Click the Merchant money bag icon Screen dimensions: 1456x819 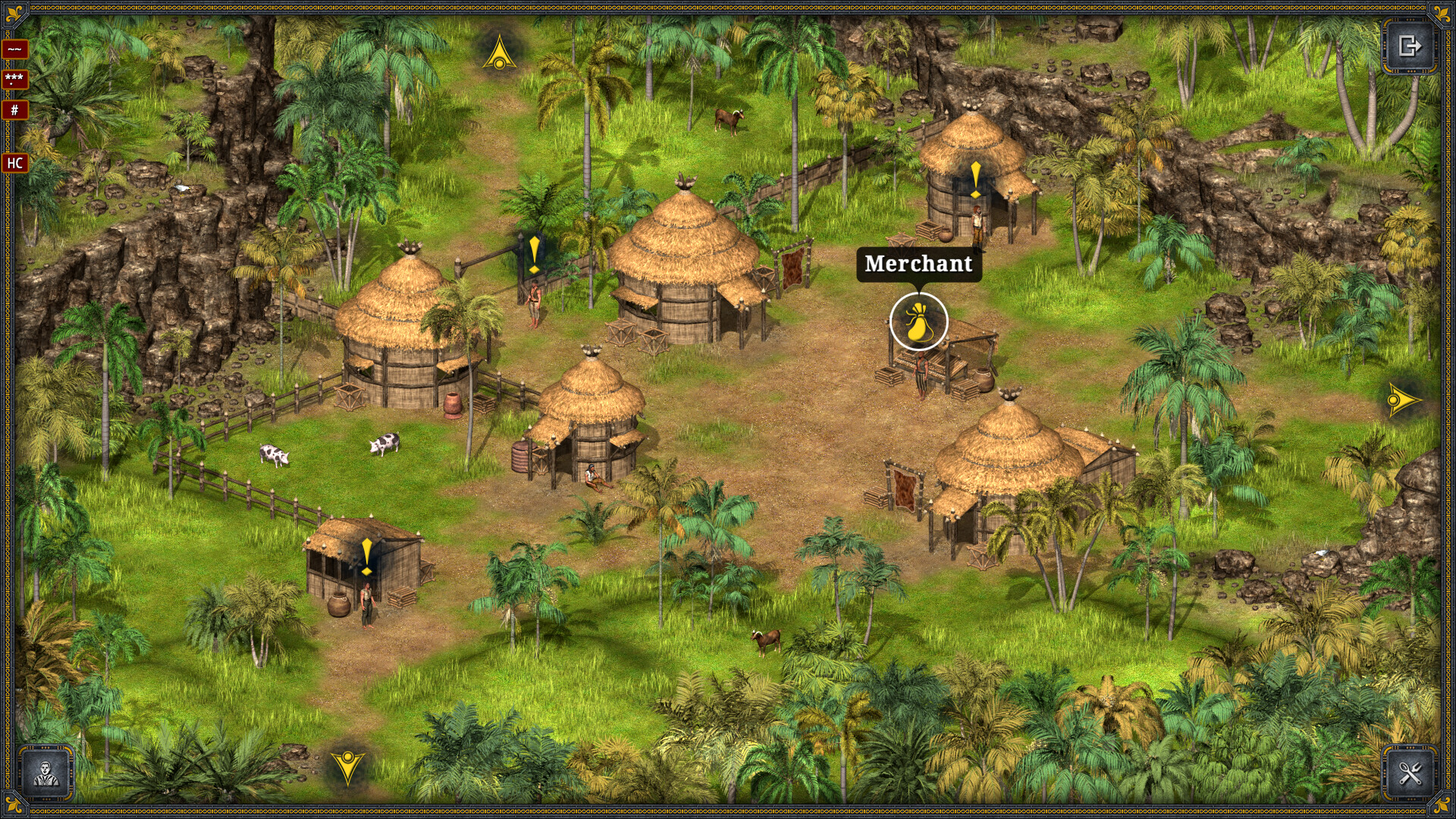918,322
